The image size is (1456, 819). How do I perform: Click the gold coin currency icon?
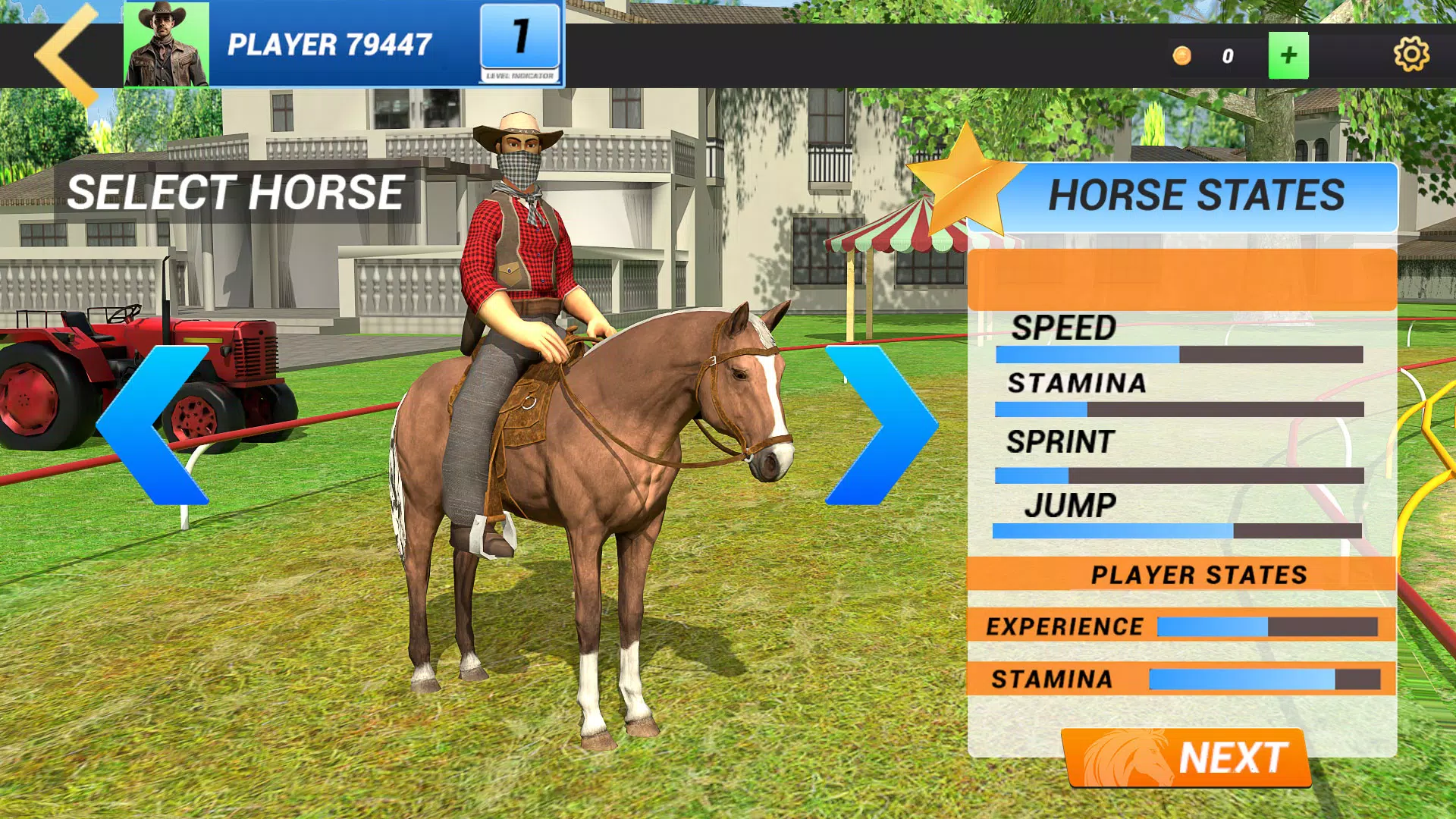pos(1181,55)
